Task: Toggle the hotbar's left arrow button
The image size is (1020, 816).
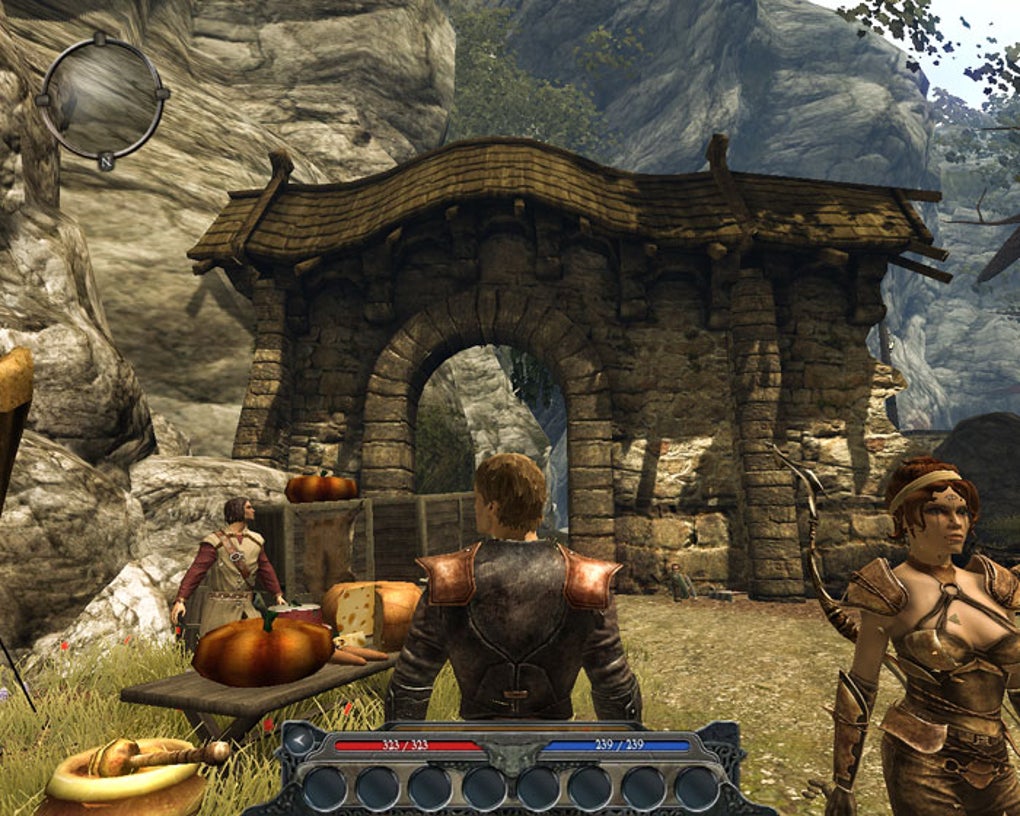Action: click(x=298, y=741)
